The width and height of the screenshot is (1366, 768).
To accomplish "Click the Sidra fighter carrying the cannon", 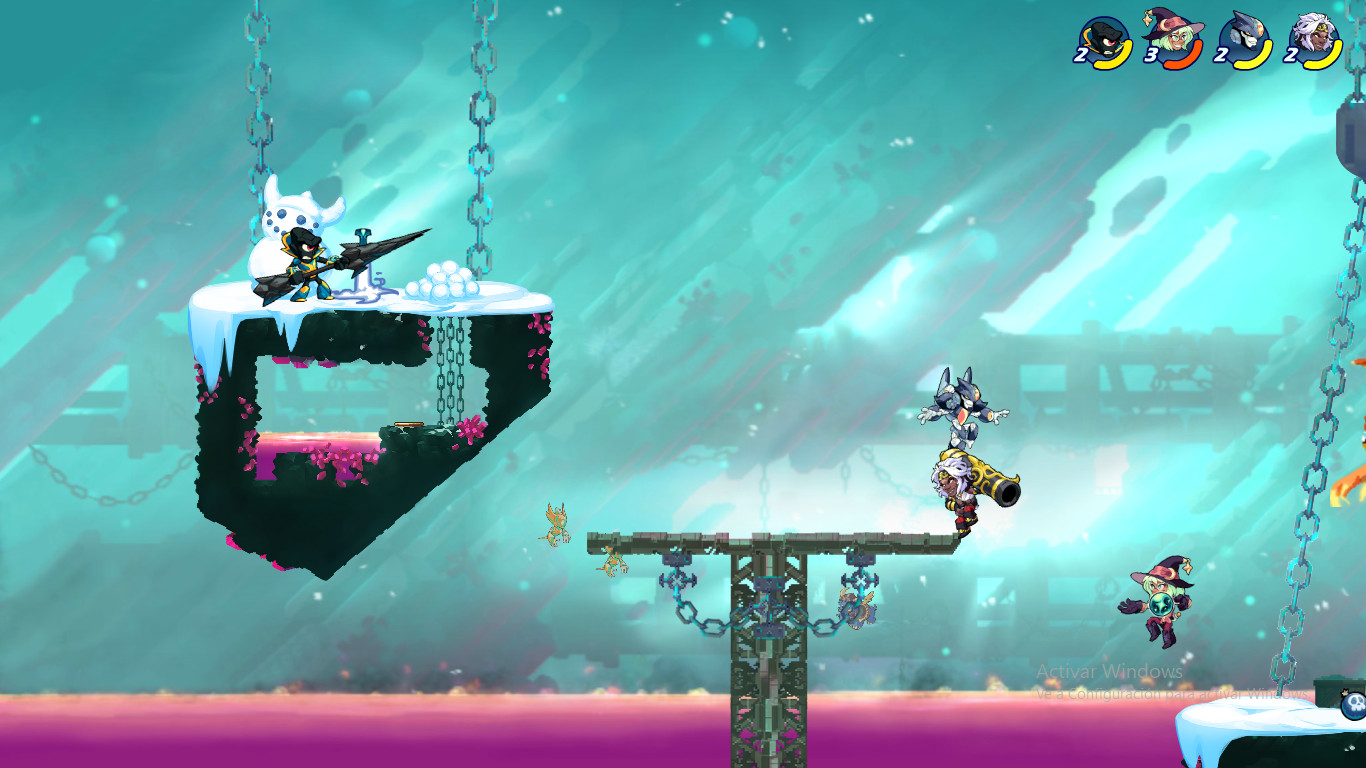I will pyautogui.click(x=955, y=490).
